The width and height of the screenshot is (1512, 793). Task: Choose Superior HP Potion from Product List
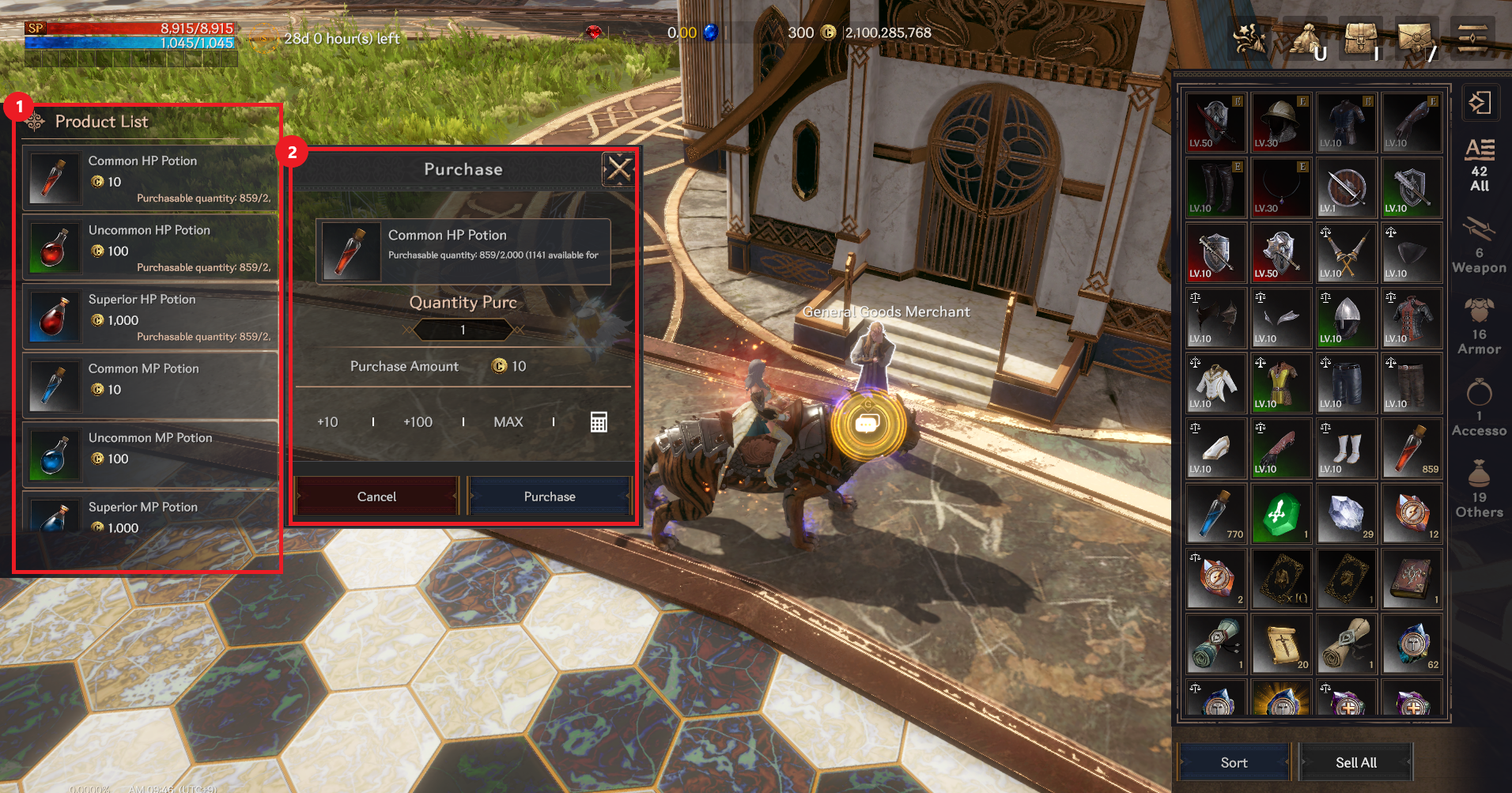pyautogui.click(x=150, y=317)
